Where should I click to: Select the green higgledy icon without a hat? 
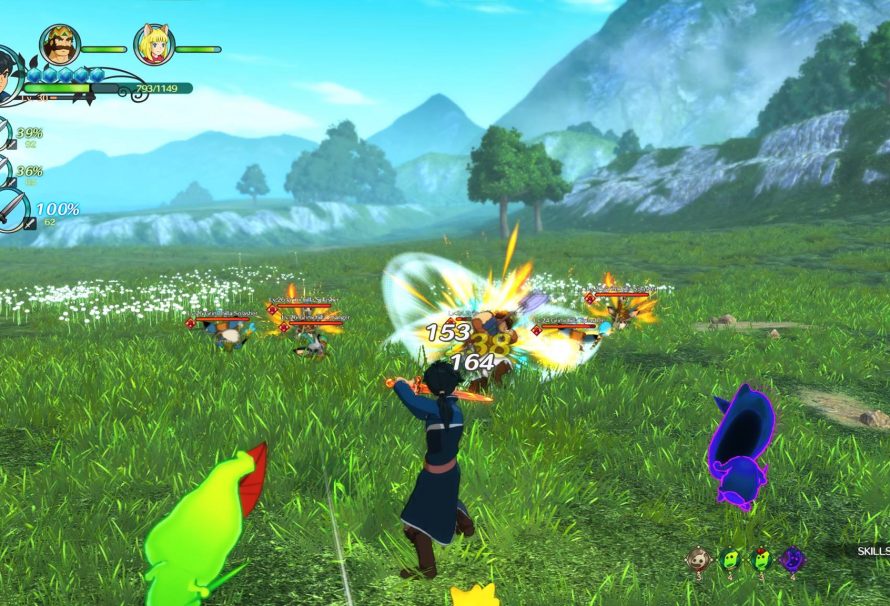coord(731,560)
